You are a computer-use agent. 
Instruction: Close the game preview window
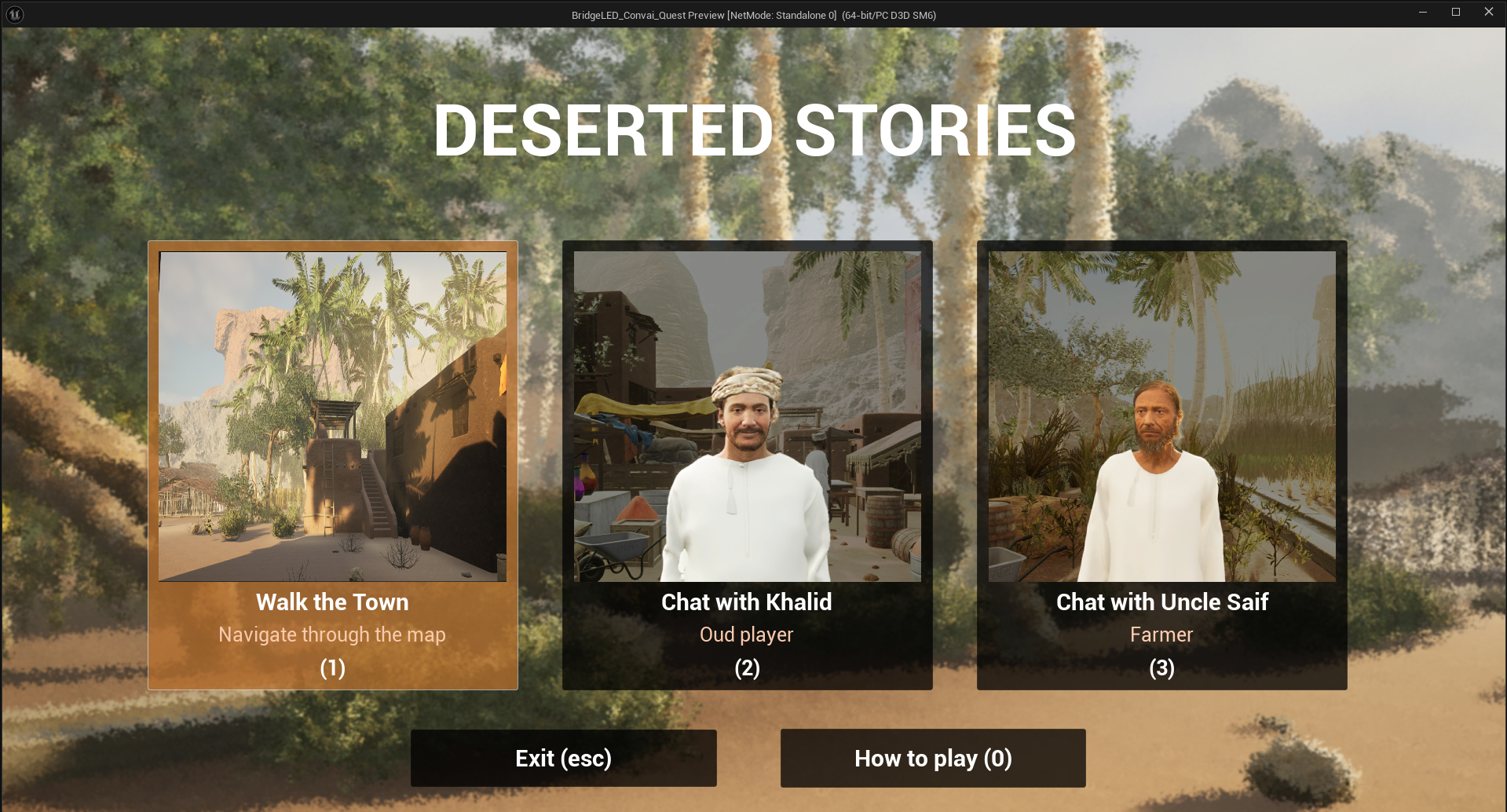[1488, 13]
